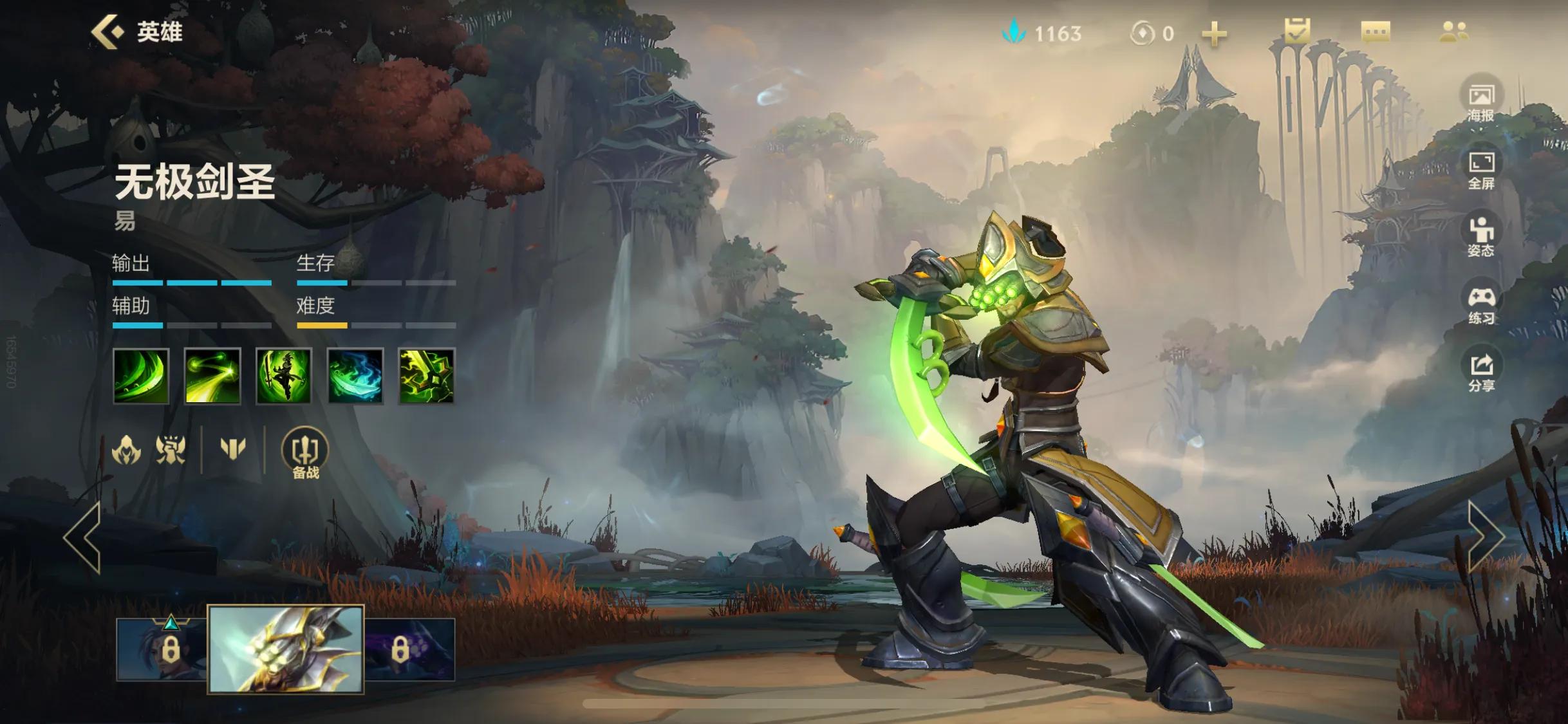Tap the 分享 share button
This screenshot has height=724, width=1568.
(x=1481, y=371)
